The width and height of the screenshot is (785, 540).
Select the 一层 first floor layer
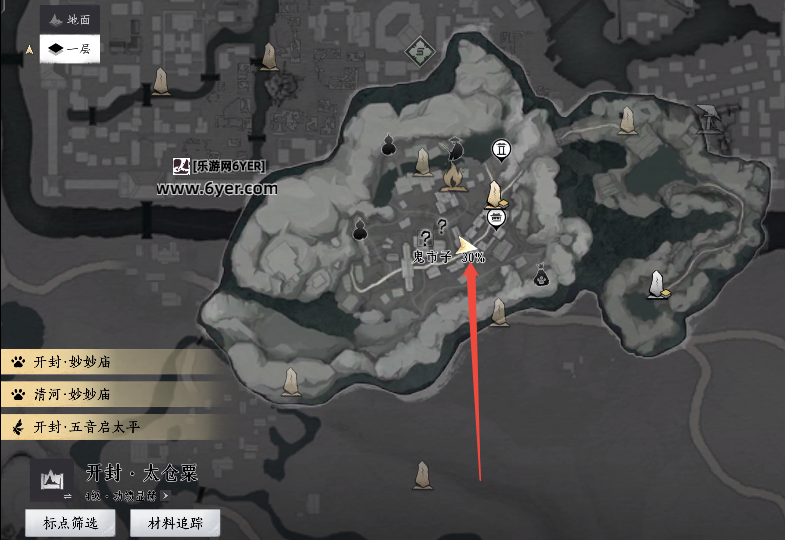point(69,48)
